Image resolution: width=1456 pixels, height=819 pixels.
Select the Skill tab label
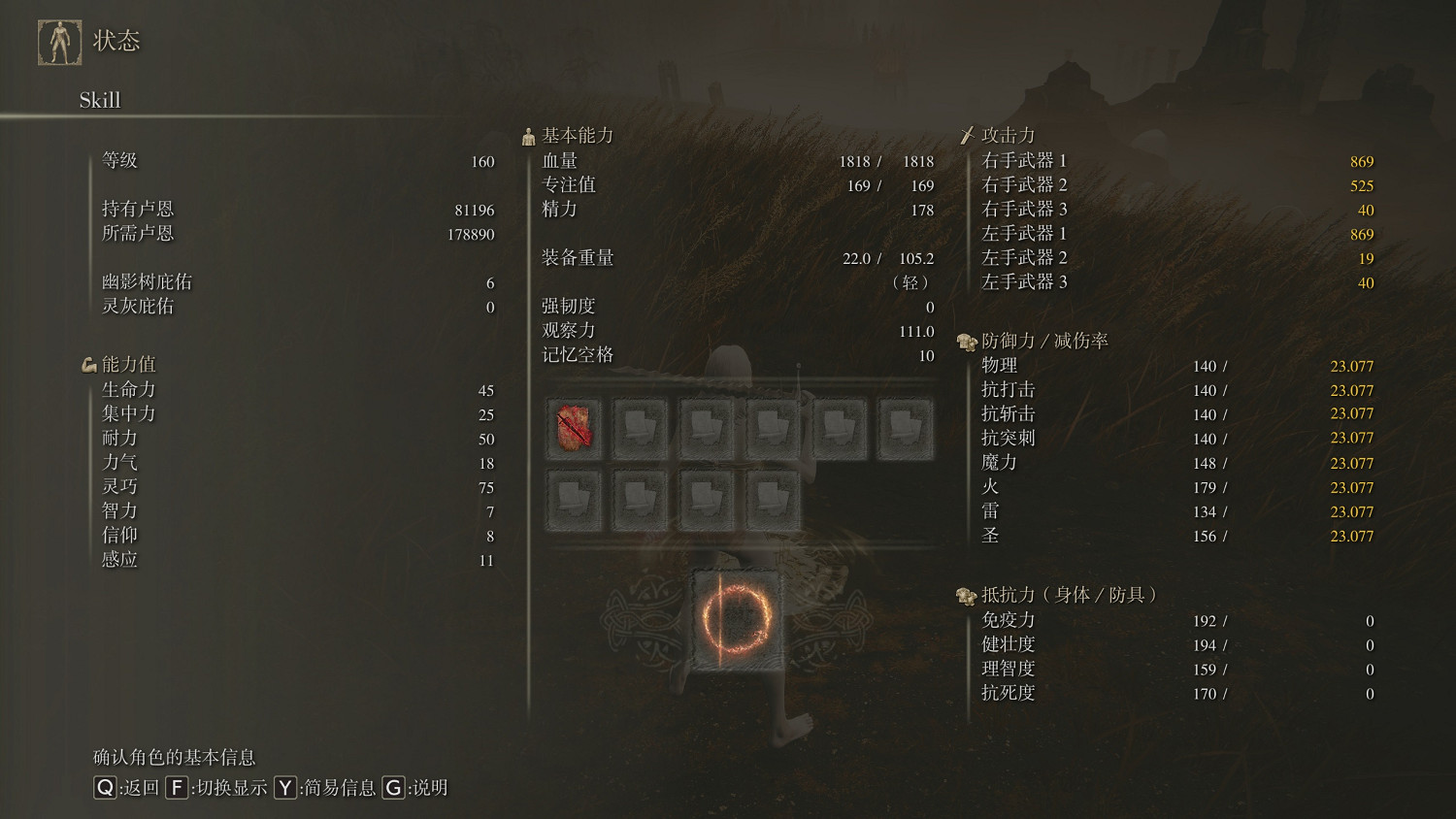(x=100, y=99)
